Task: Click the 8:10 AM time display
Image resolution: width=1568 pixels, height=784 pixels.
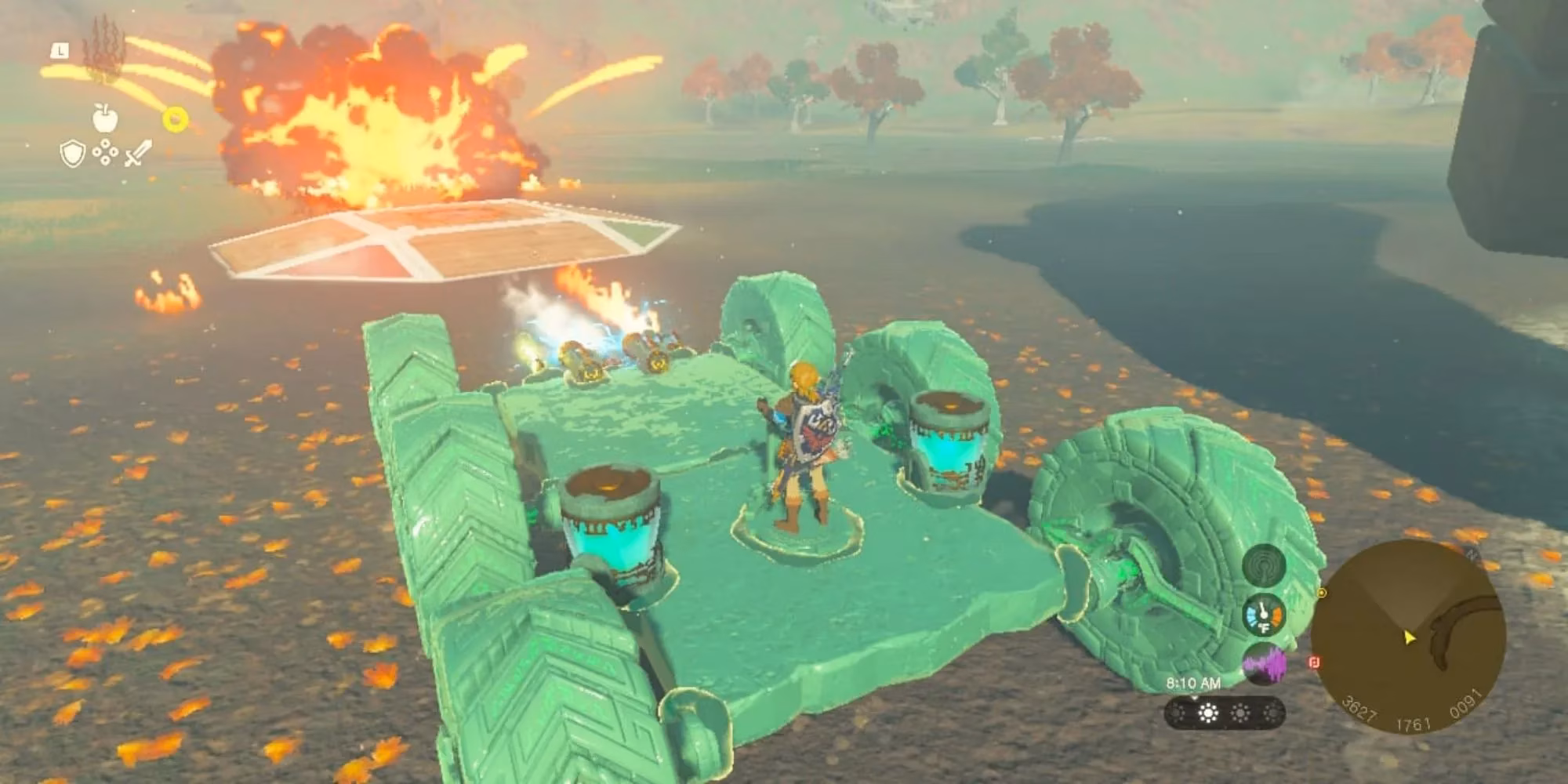Action: coord(1193,683)
